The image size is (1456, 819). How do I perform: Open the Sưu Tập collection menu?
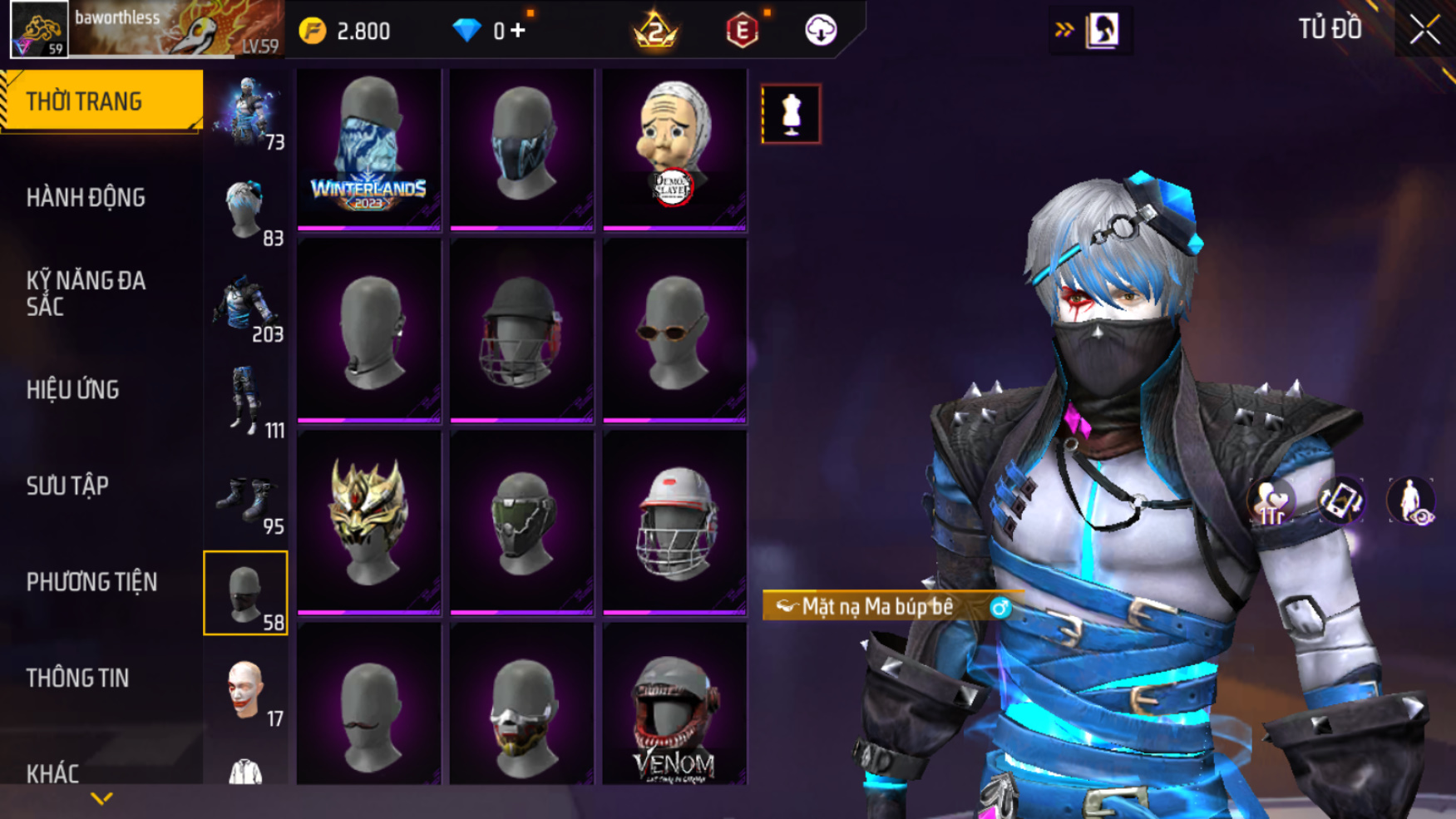coord(67,486)
